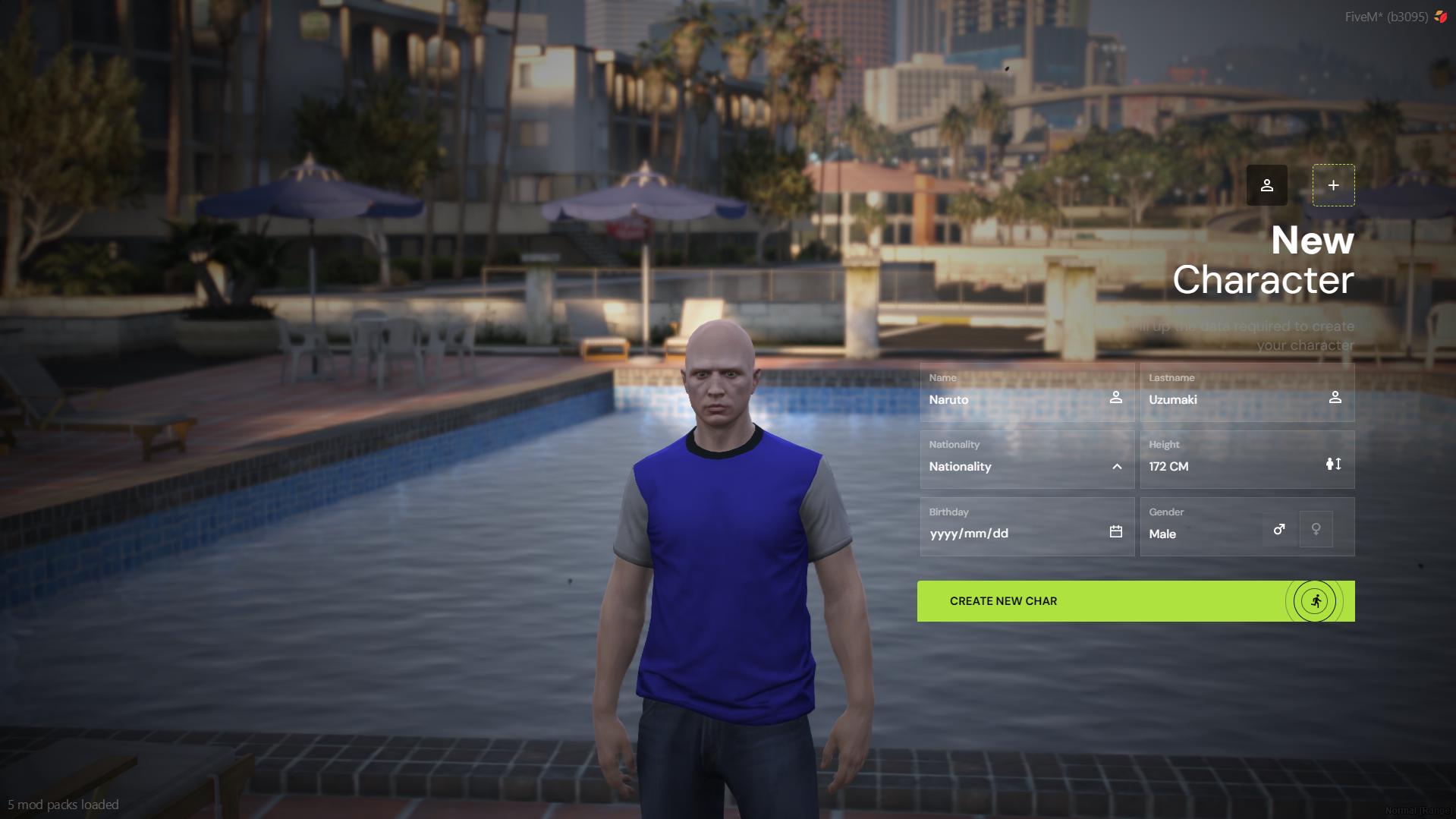1456x819 pixels.
Task: Open the new character plus icon
Action: 1333,184
